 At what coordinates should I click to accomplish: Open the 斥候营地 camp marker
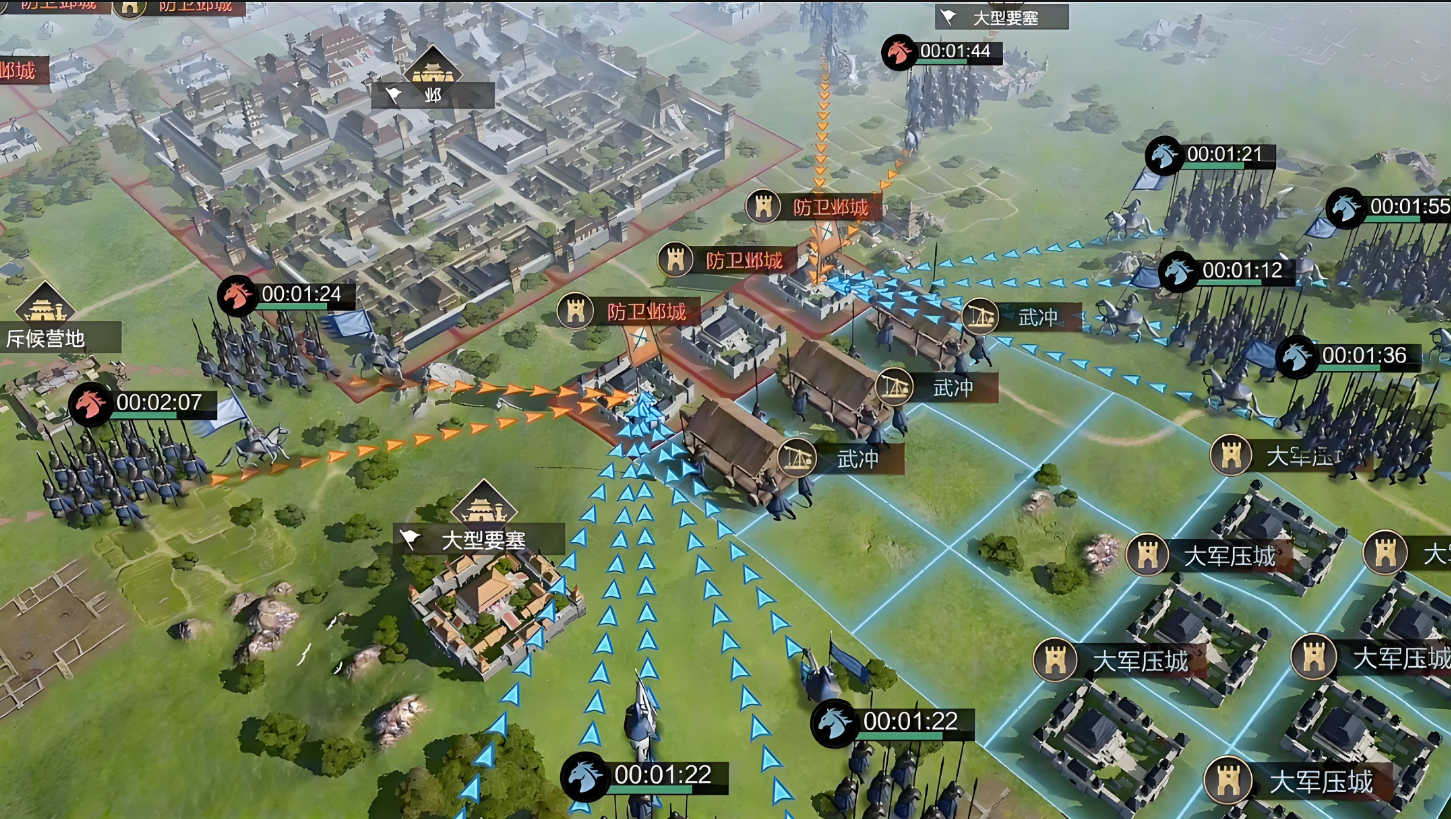tap(46, 338)
